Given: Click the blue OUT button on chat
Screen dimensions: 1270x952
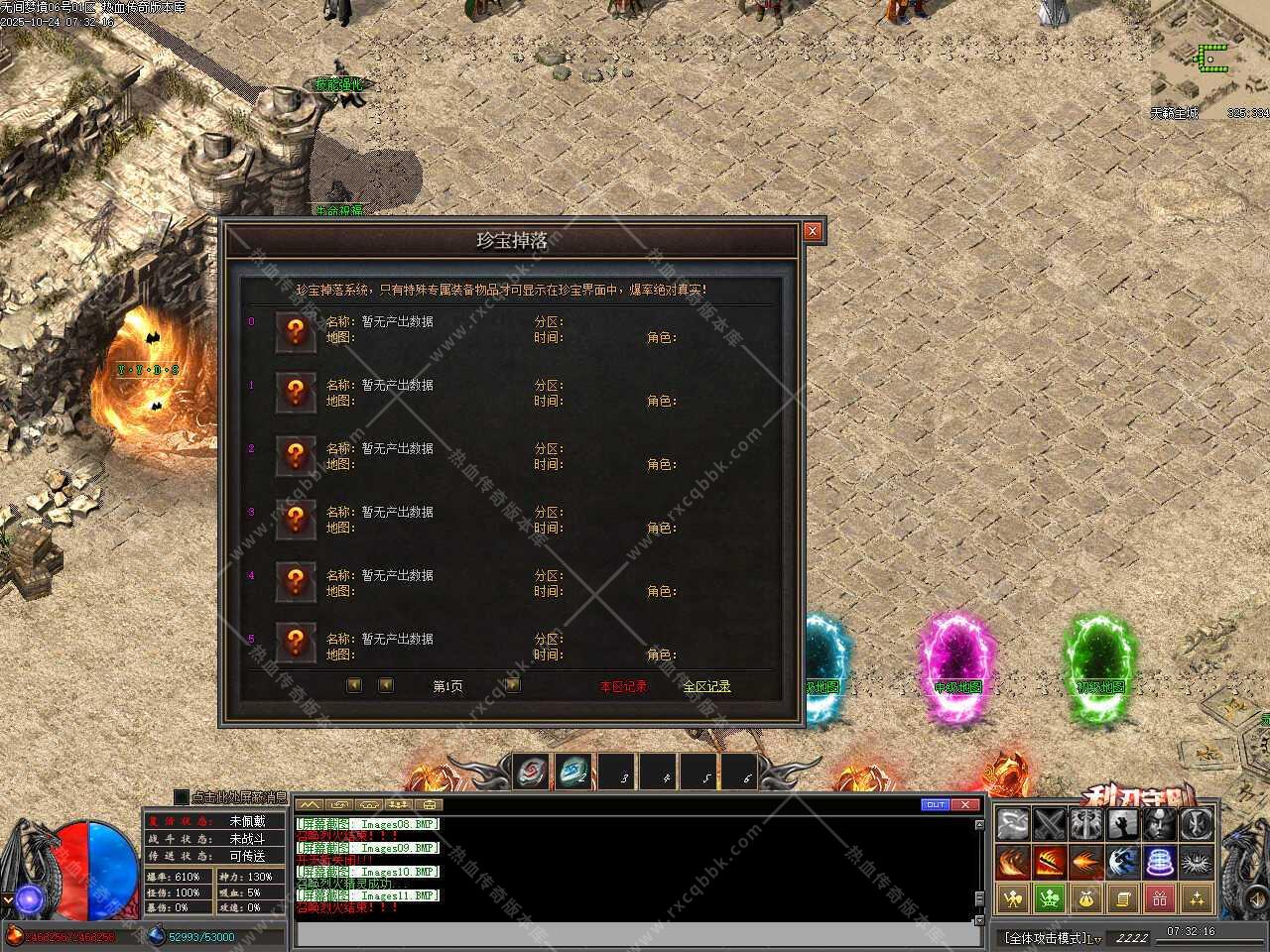Looking at the screenshot, I should 935,804.
